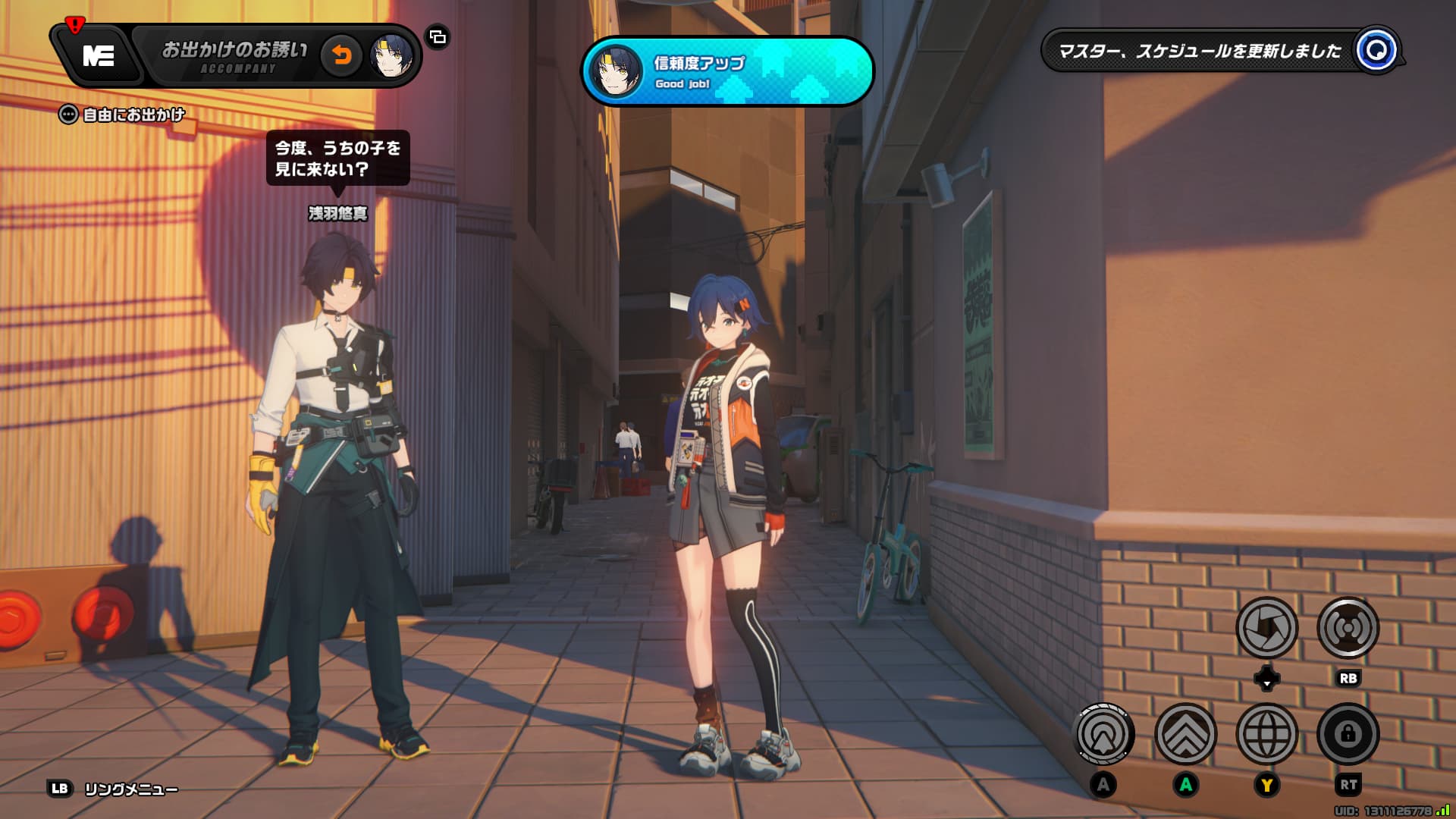
Task: Activate the double chevron up icon
Action: (x=1185, y=734)
